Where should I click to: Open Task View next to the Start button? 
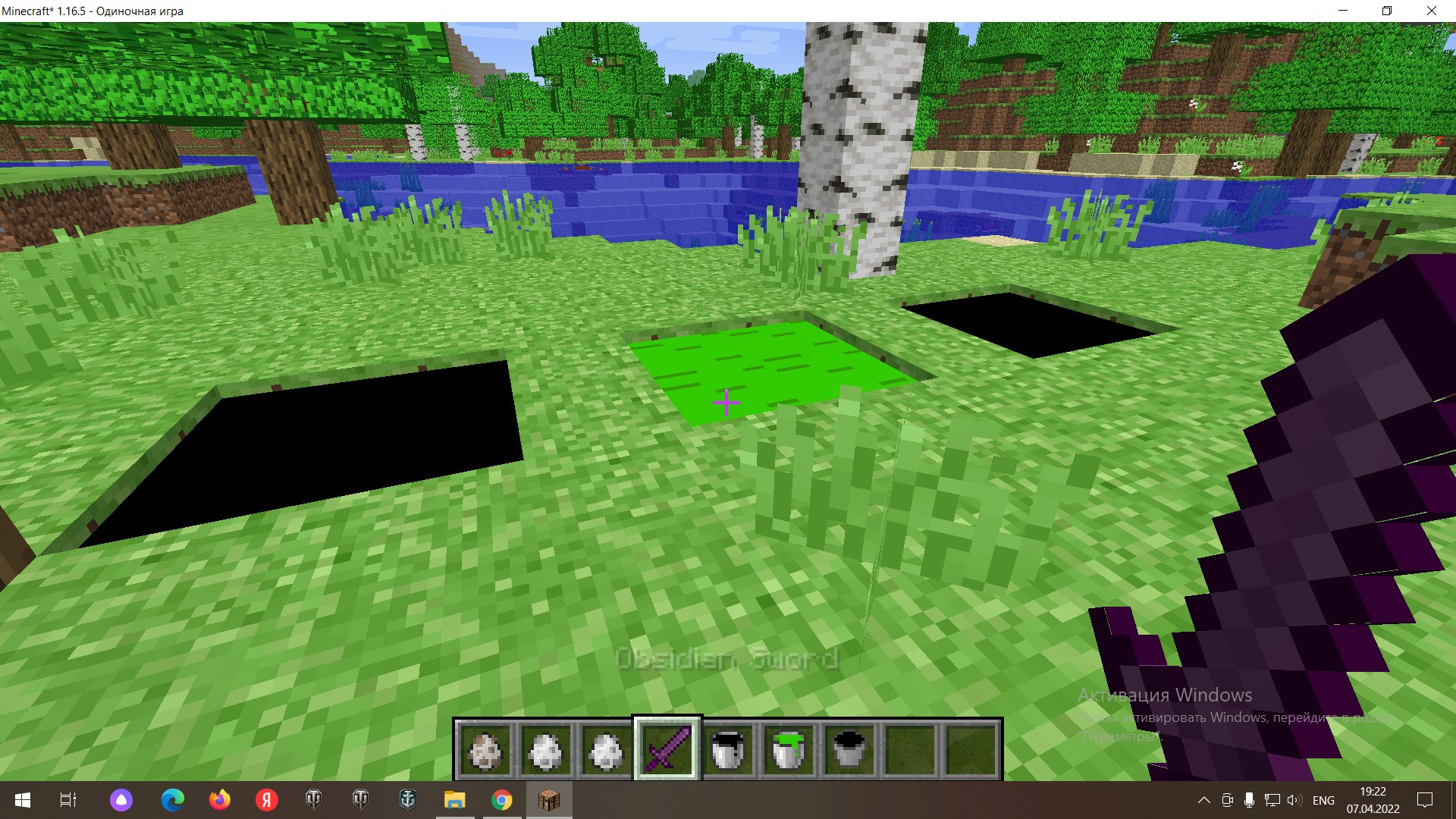point(67,799)
